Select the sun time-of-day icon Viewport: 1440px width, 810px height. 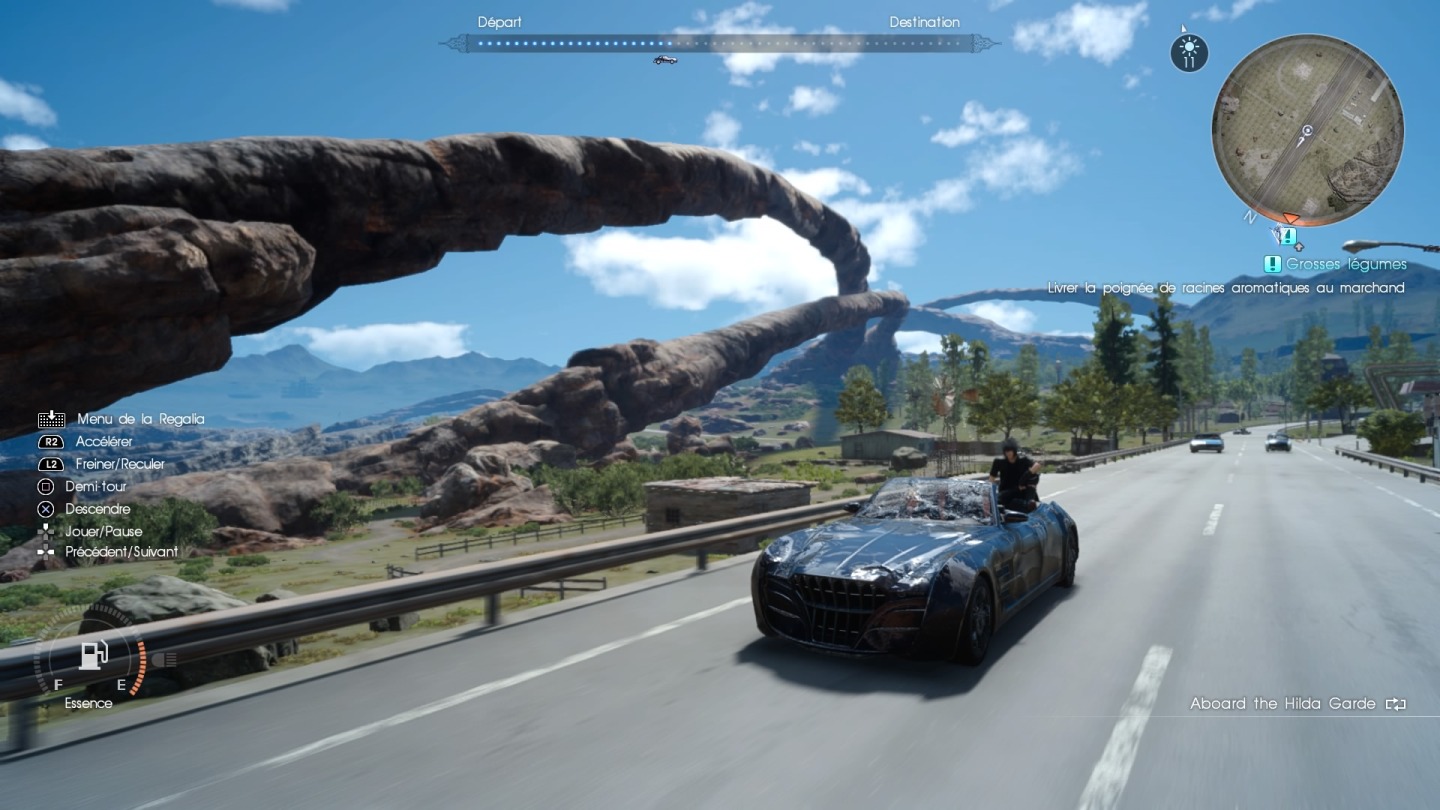(1189, 52)
